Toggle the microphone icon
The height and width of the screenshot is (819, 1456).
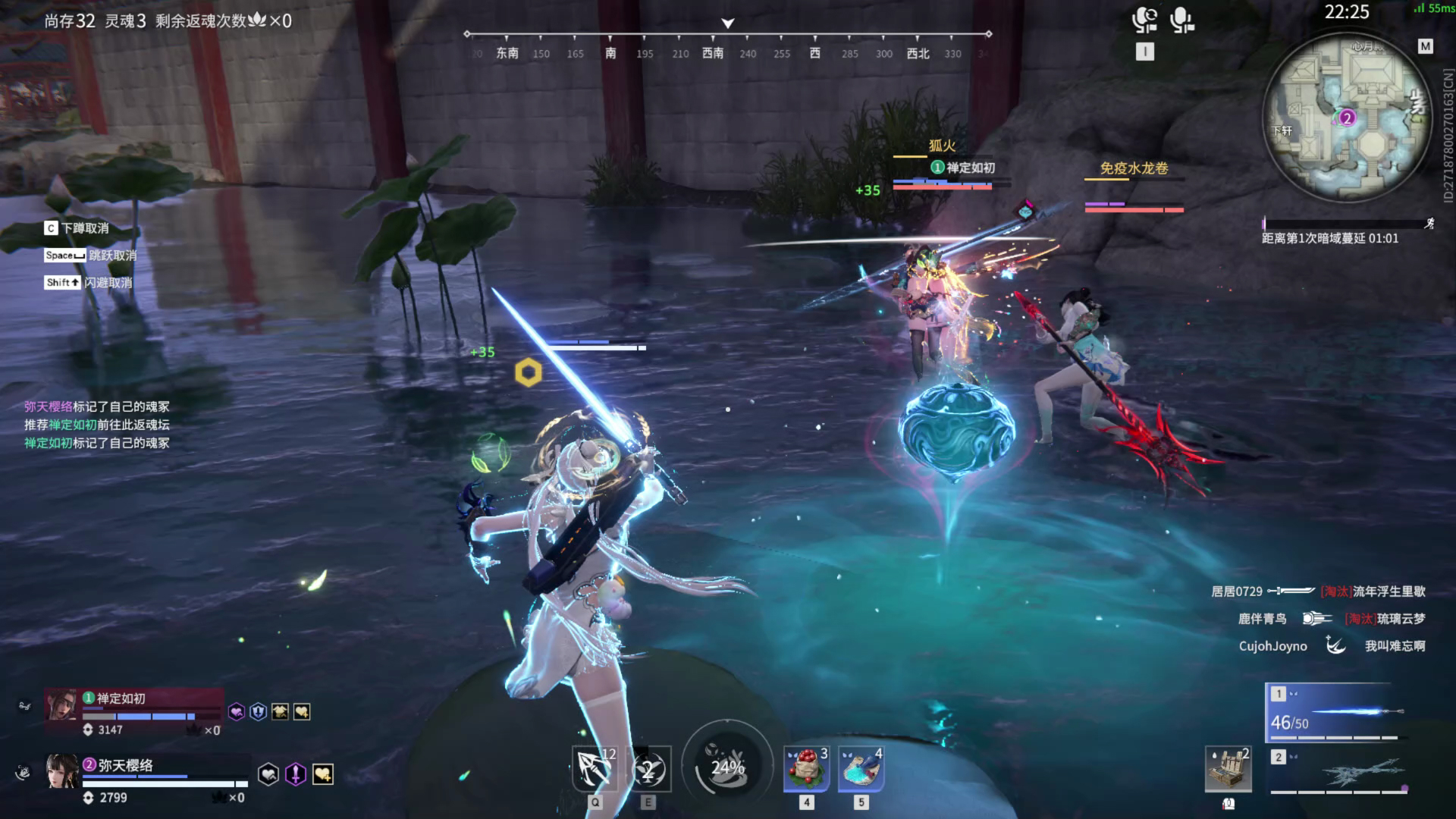pyautogui.click(x=1181, y=20)
